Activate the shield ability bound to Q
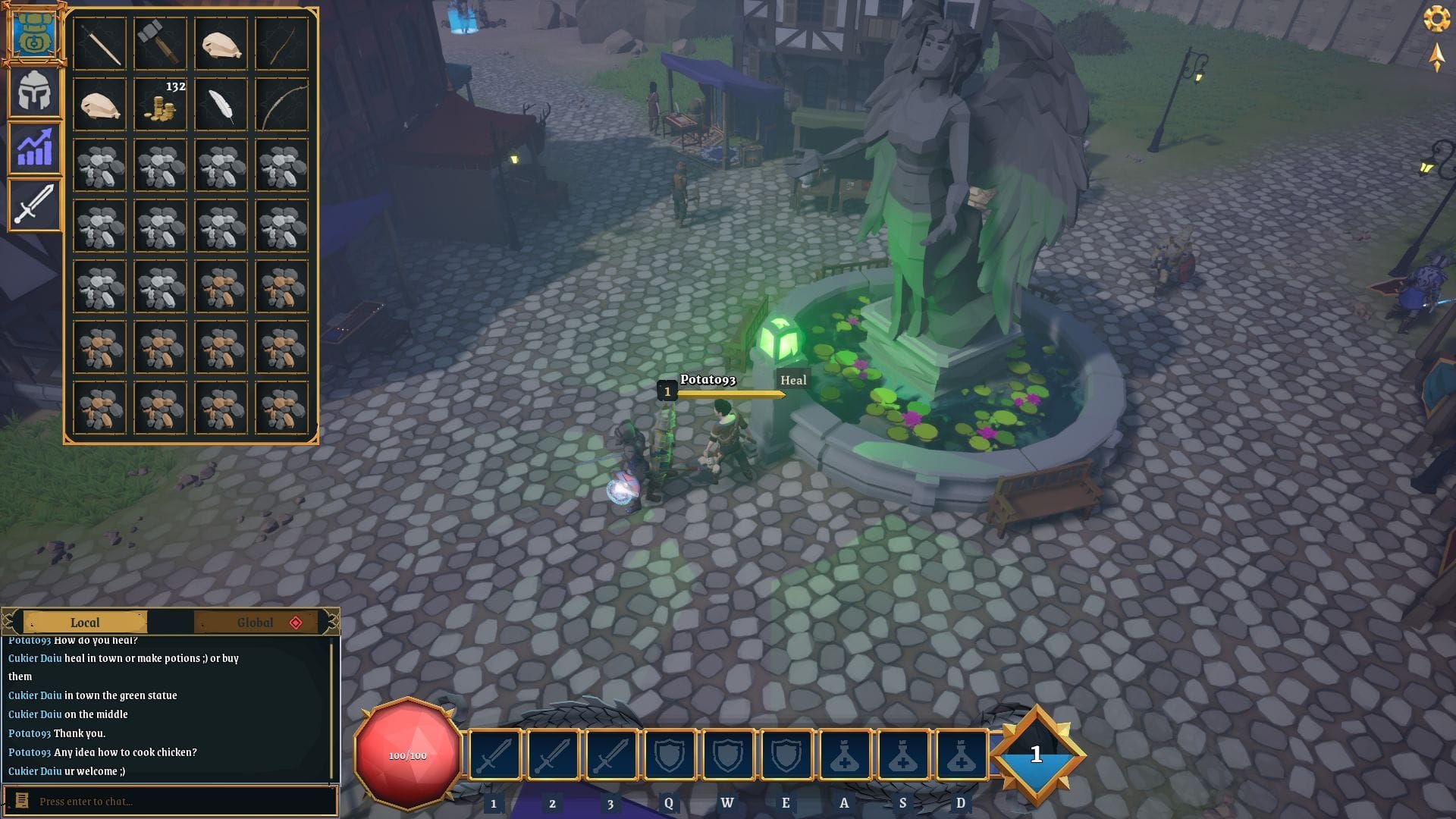The height and width of the screenshot is (819, 1456). 669,755
